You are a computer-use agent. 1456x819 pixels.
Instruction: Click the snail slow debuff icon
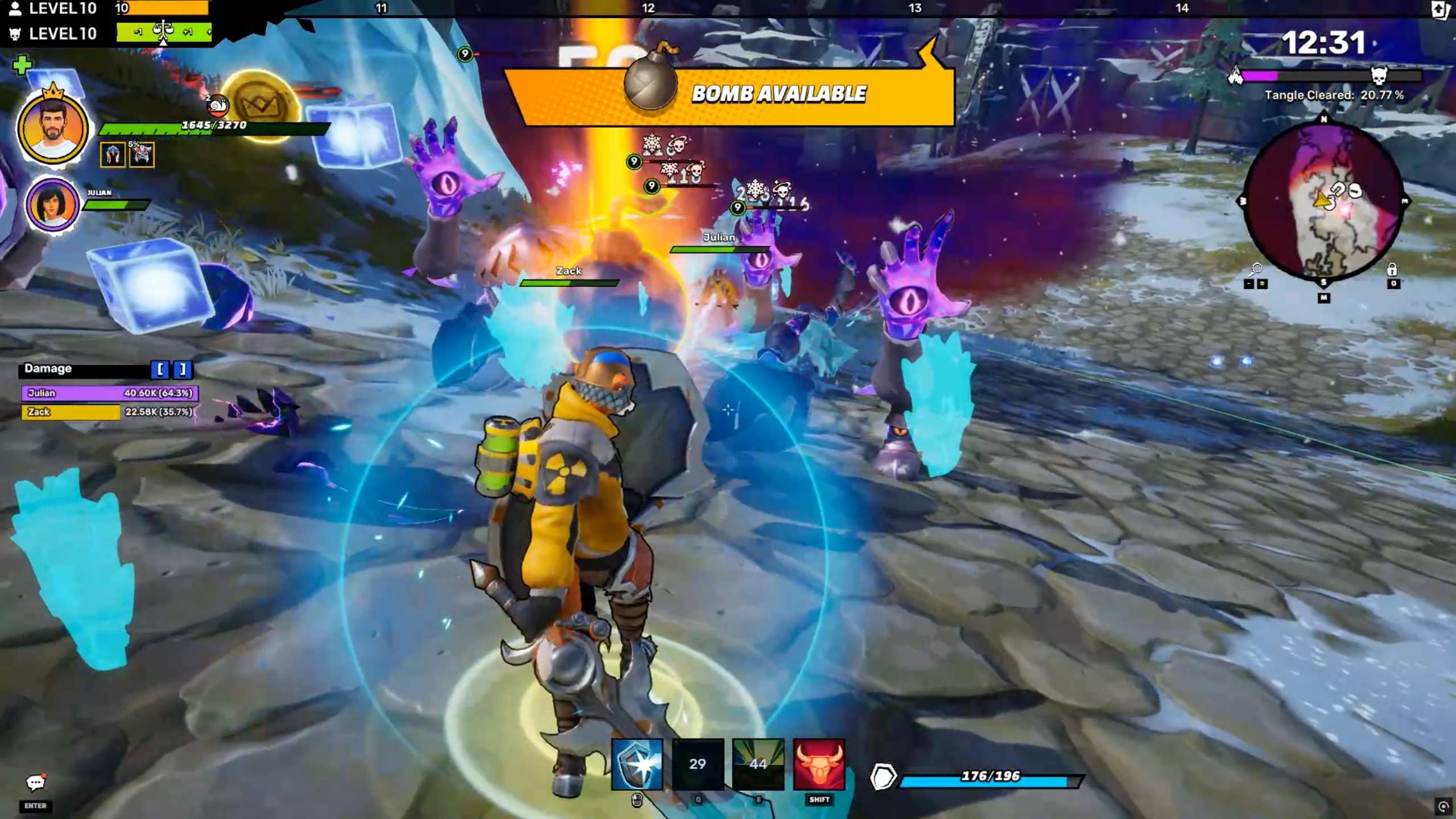coord(217,105)
